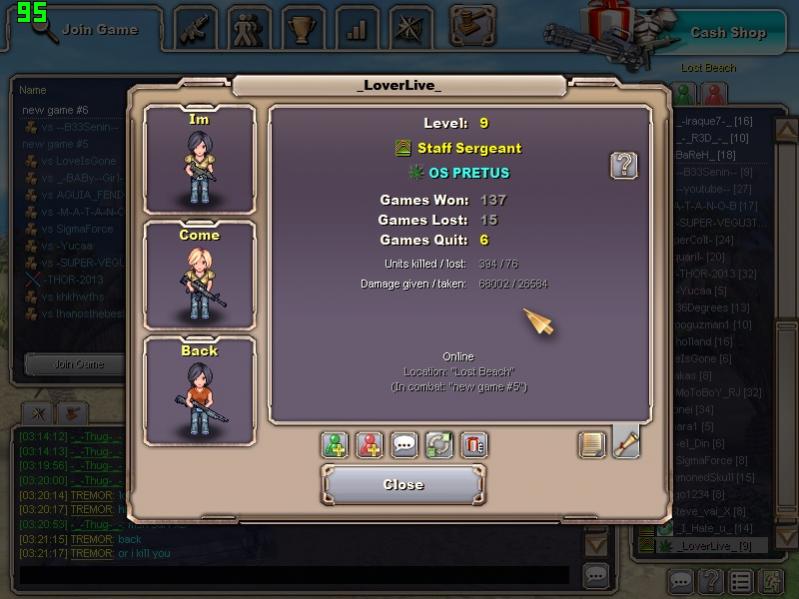Select the "Im" soldier portrait
The width and height of the screenshot is (799, 599).
[200, 160]
